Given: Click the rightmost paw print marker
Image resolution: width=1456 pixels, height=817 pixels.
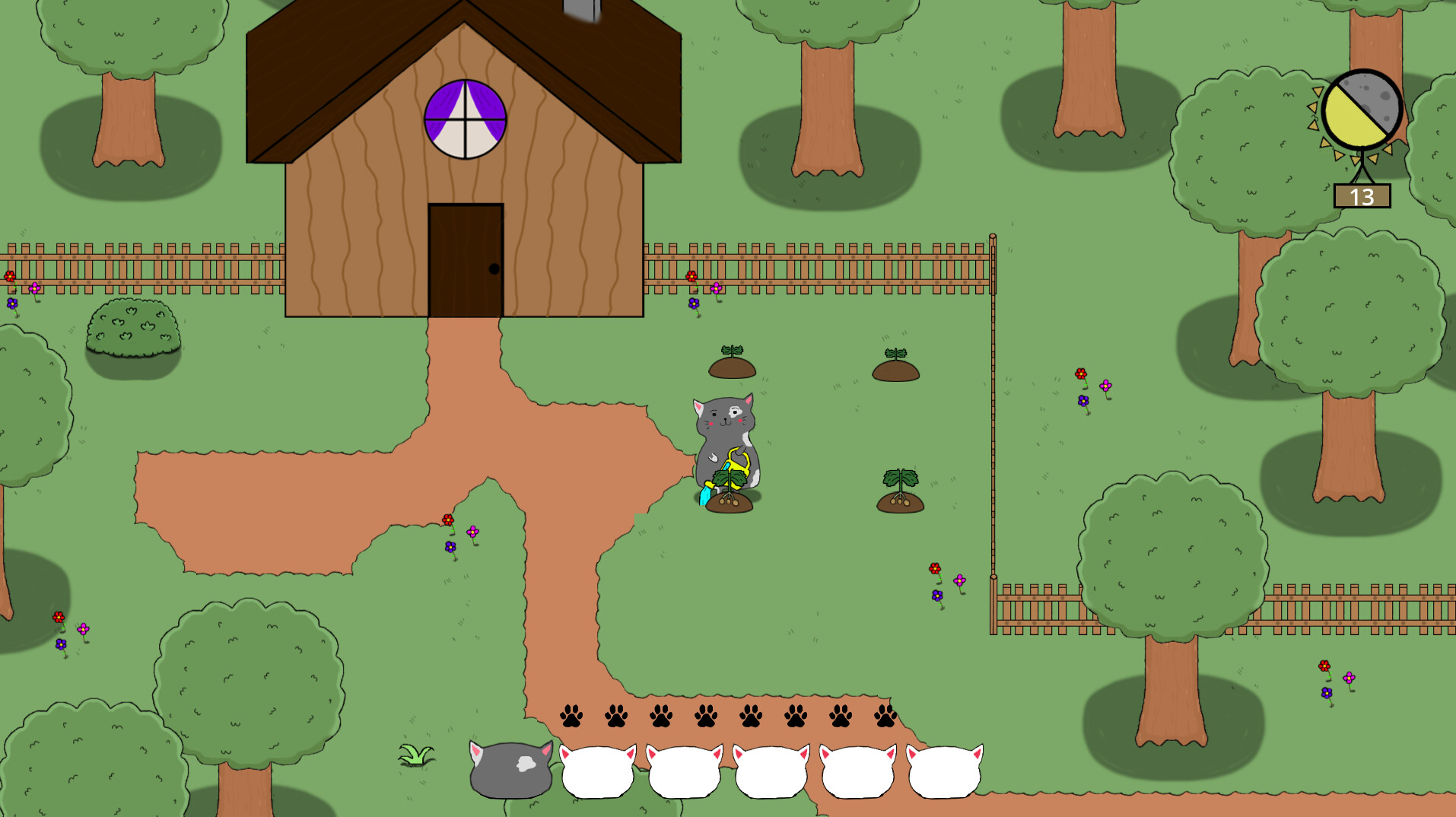Looking at the screenshot, I should (x=886, y=715).
